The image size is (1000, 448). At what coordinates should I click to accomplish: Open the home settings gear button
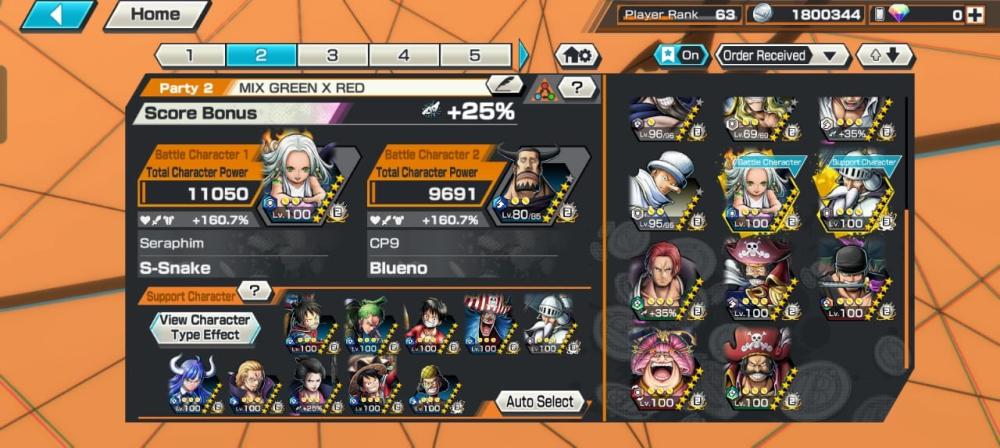click(578, 55)
